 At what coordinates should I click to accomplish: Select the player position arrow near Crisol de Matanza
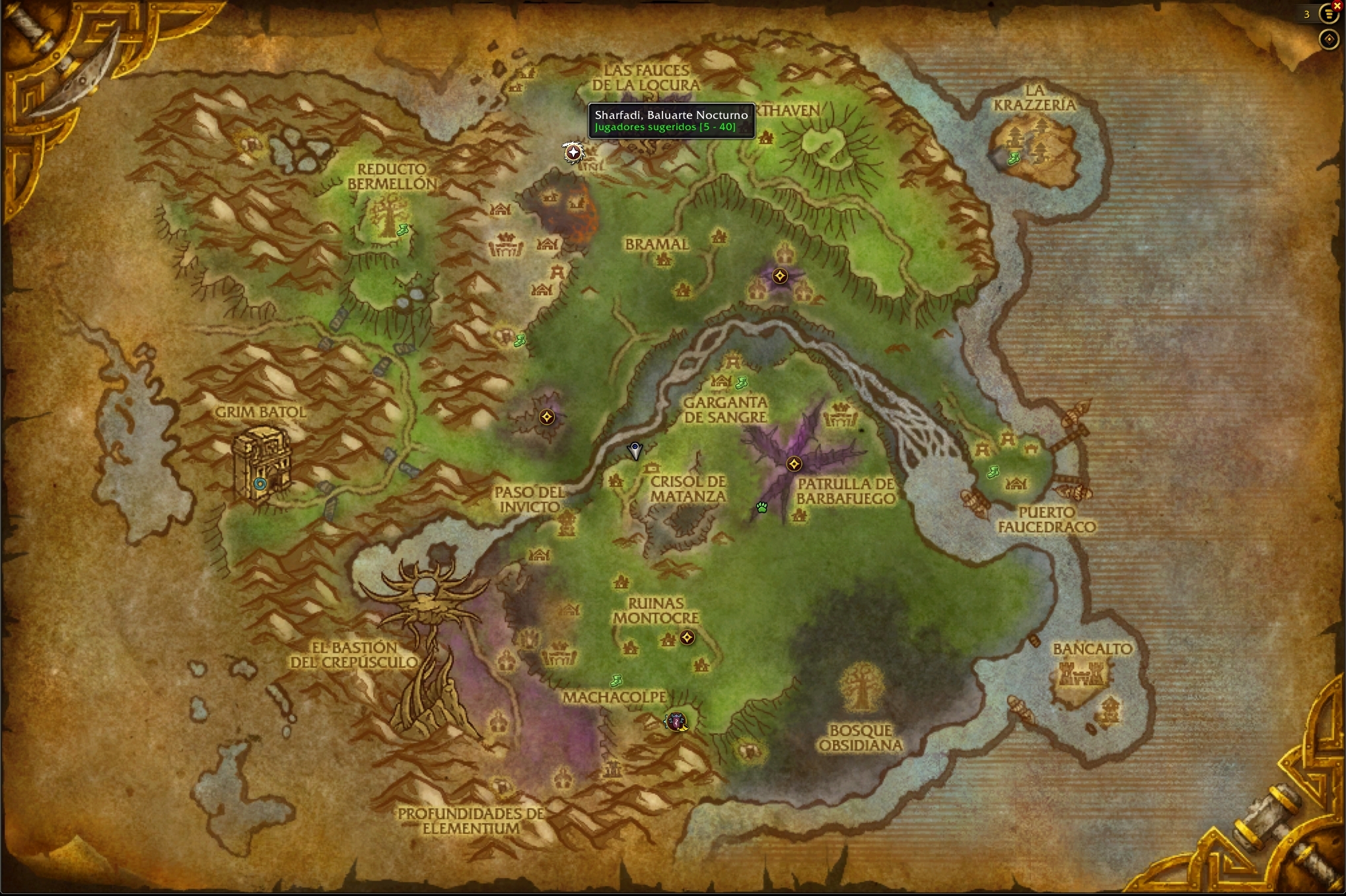[x=635, y=451]
